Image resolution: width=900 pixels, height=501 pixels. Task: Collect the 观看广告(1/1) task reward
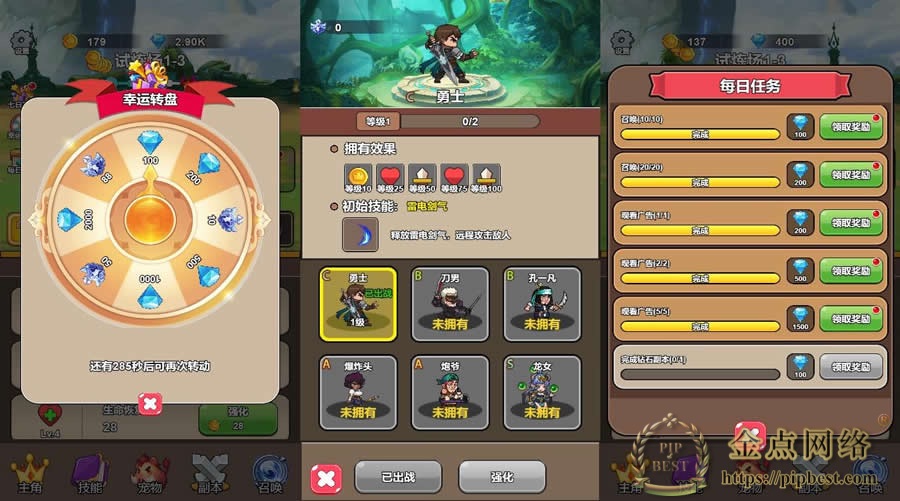[851, 222]
